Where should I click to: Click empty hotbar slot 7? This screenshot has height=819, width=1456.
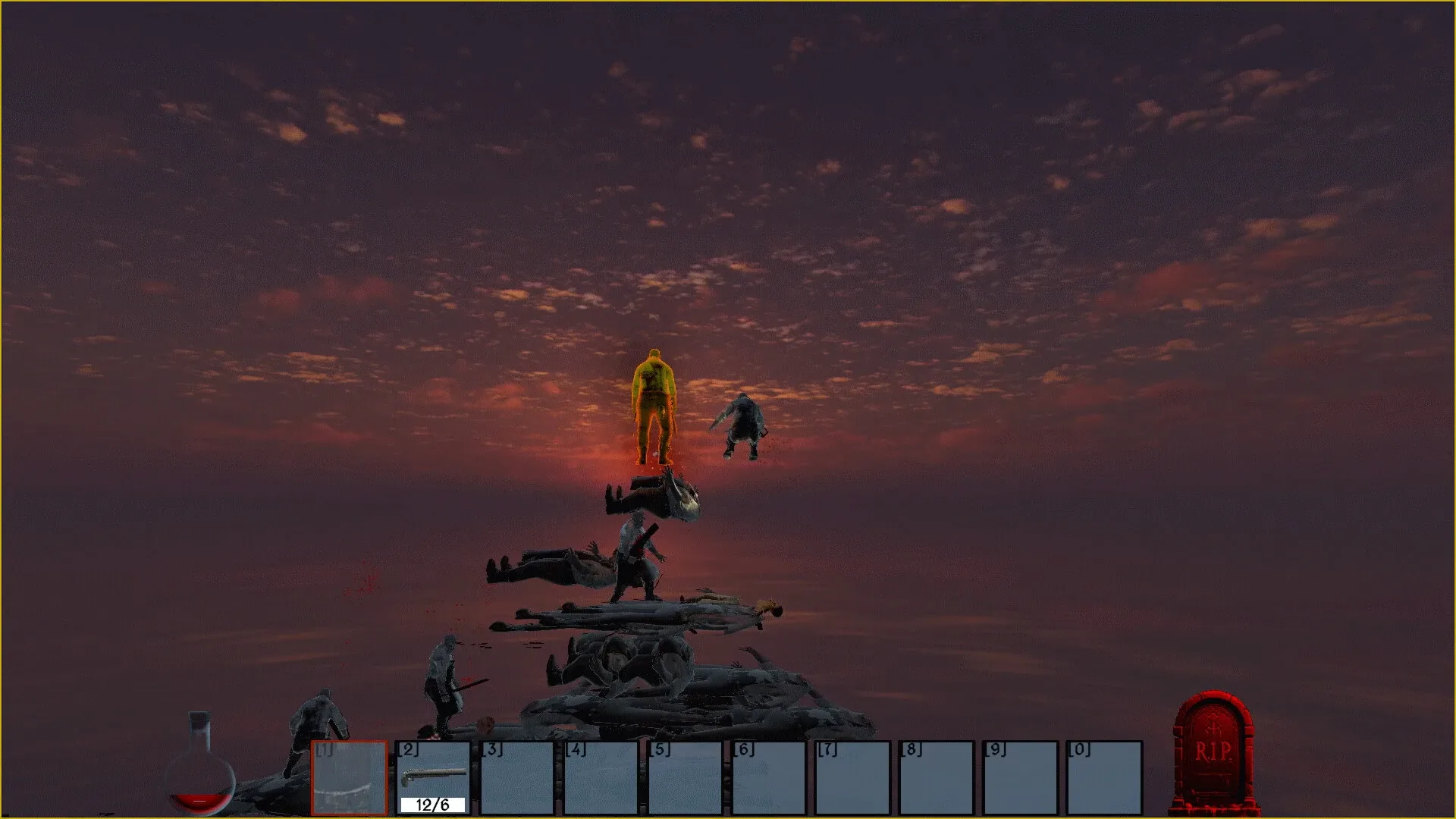click(x=853, y=777)
